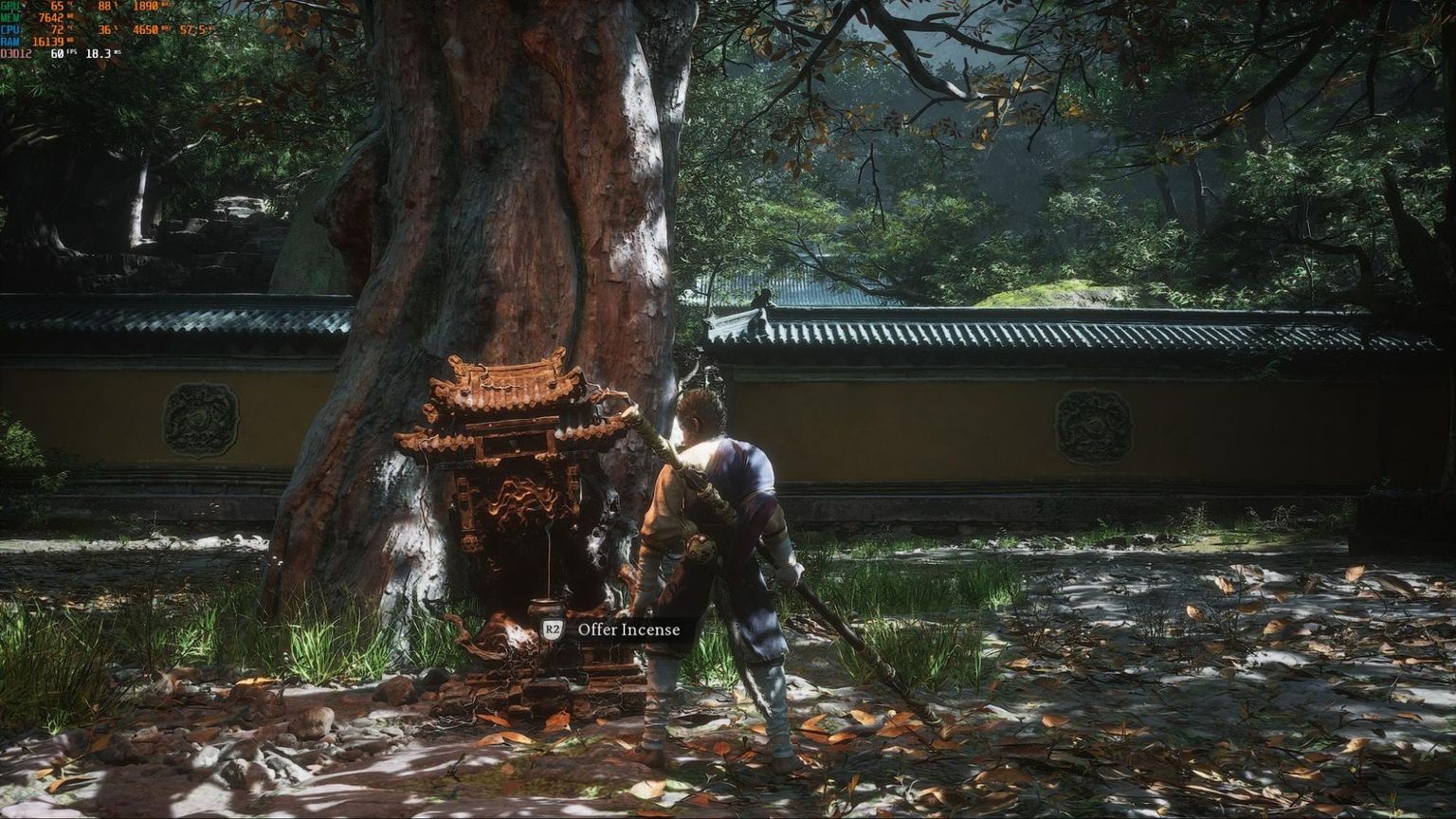Viewport: 1456px width, 819px height.
Task: Select the MEM label in the overlay
Action: click(x=10, y=18)
